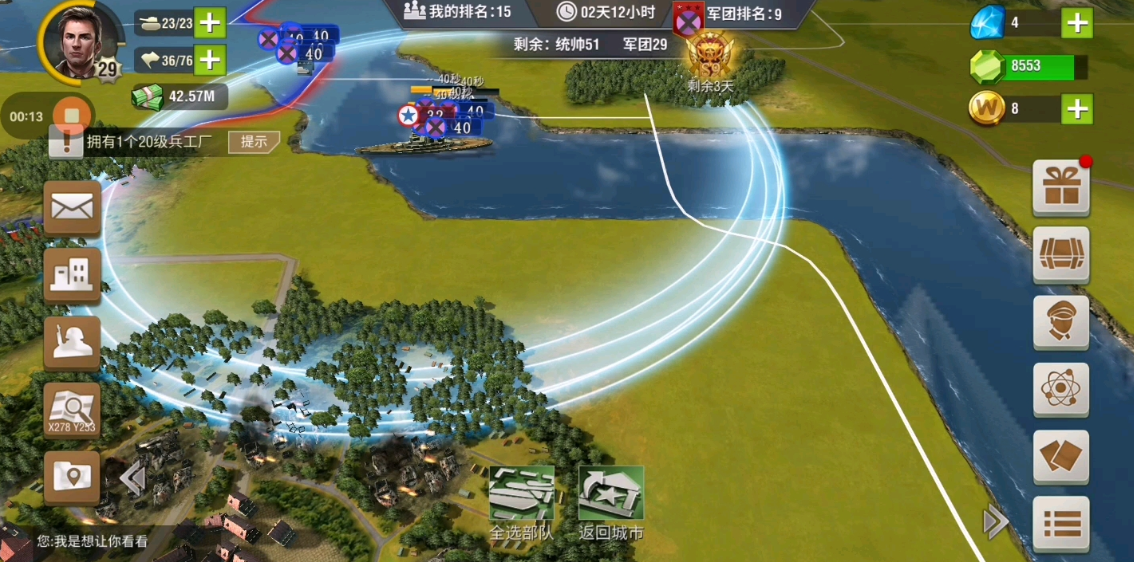Open the gift box rewards
Viewport: 1134px width, 562px height.
(x=1060, y=187)
